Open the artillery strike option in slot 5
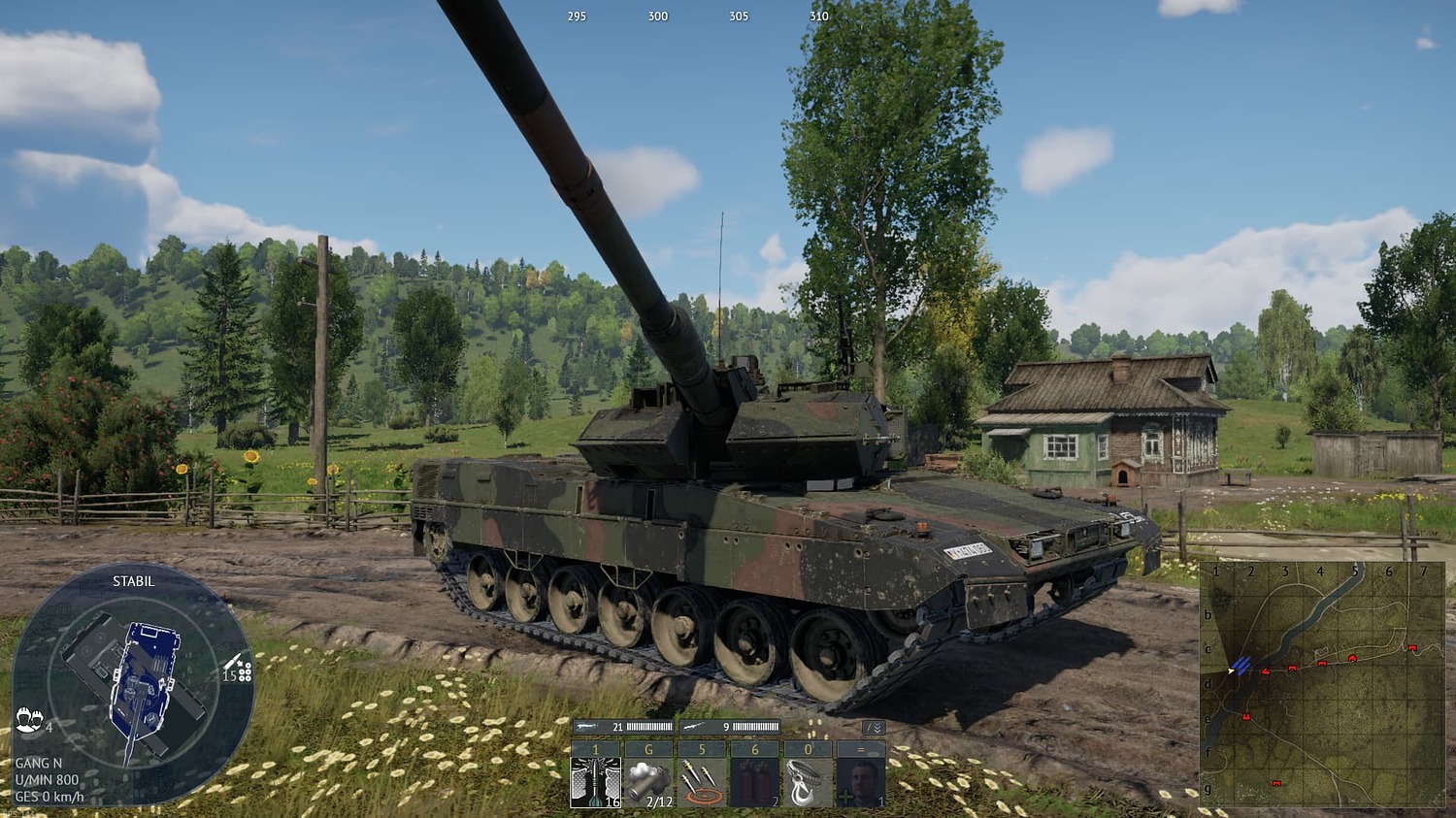The height and width of the screenshot is (818, 1456). click(702, 782)
